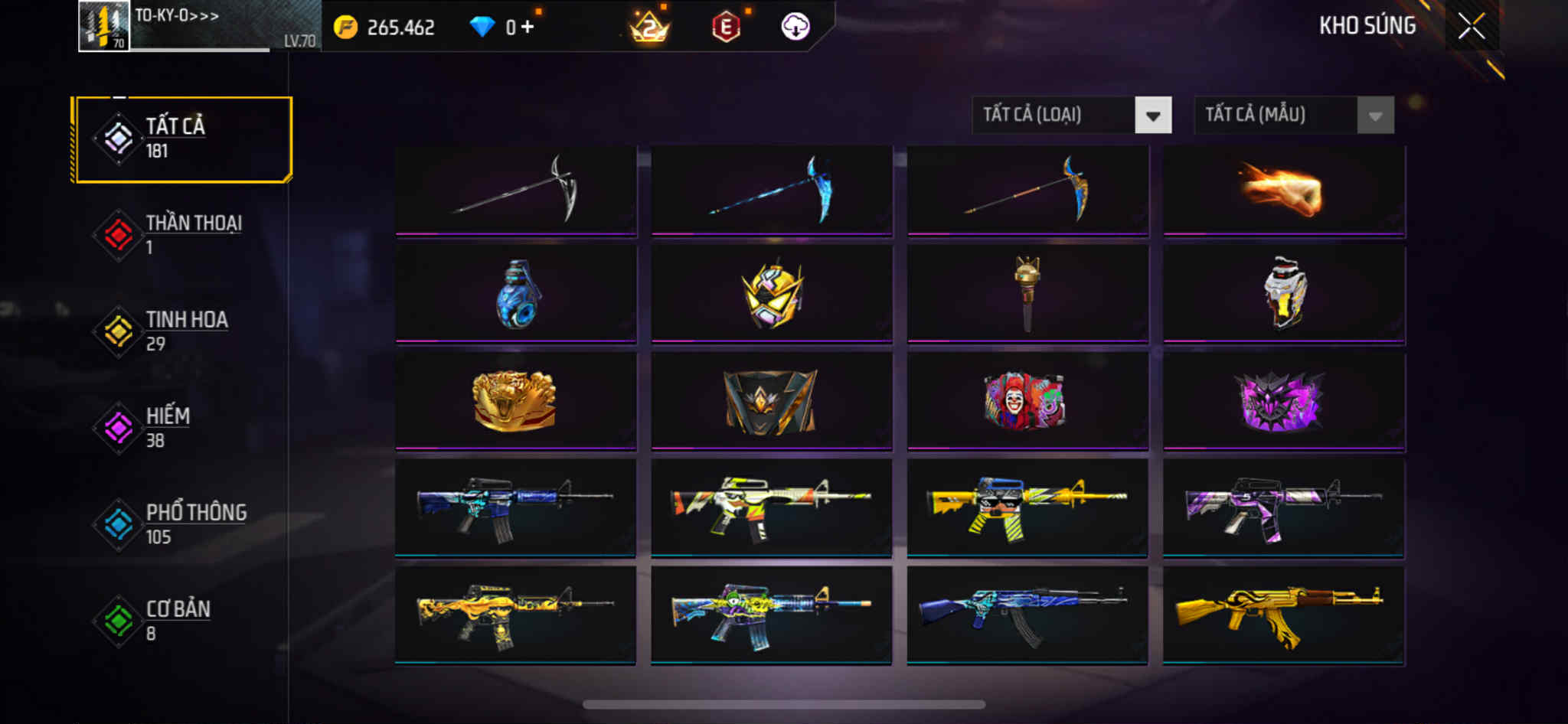Open the red E badge icon

click(x=726, y=28)
